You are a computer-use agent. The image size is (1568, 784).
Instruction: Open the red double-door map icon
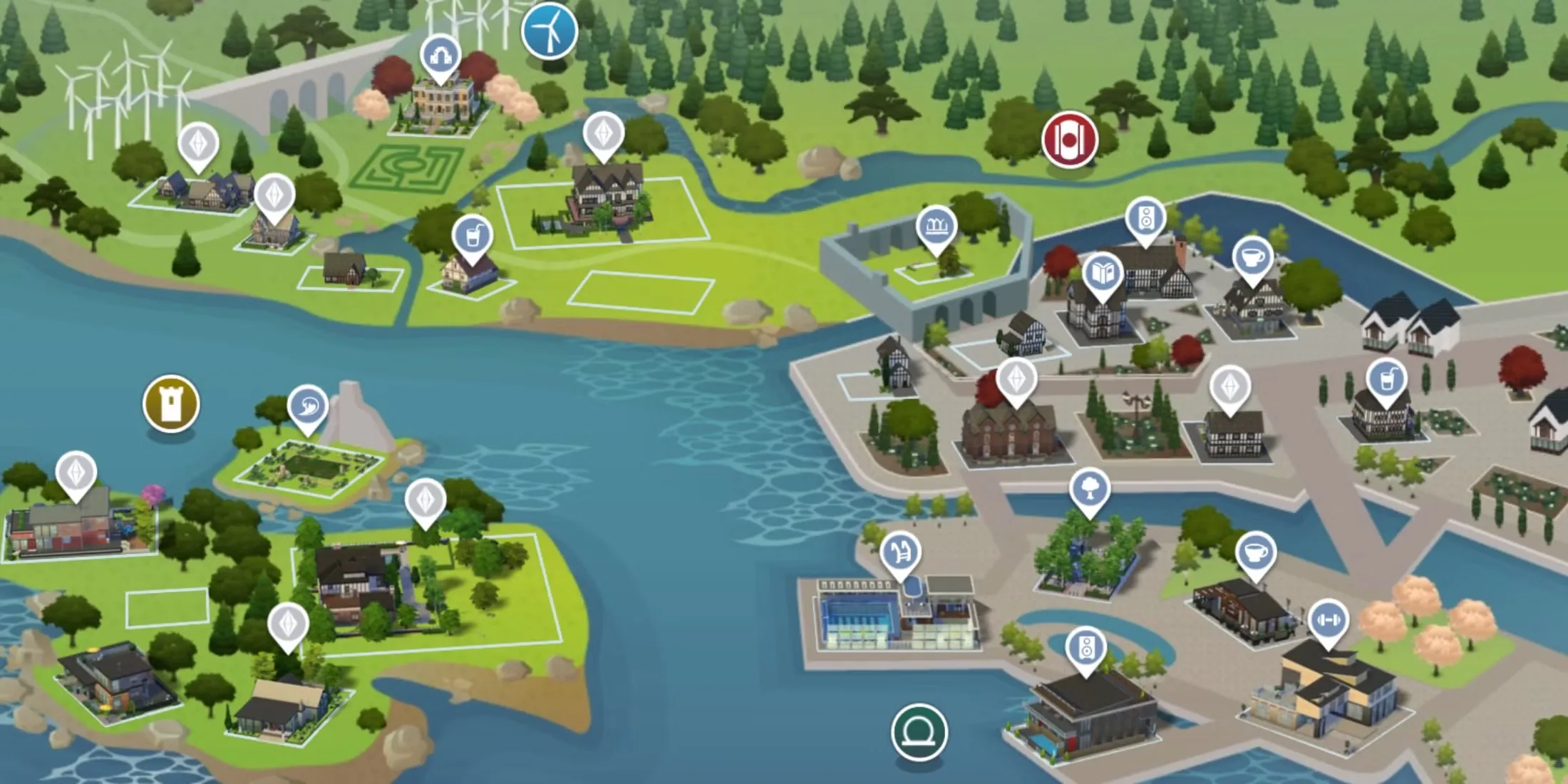[x=1069, y=139]
